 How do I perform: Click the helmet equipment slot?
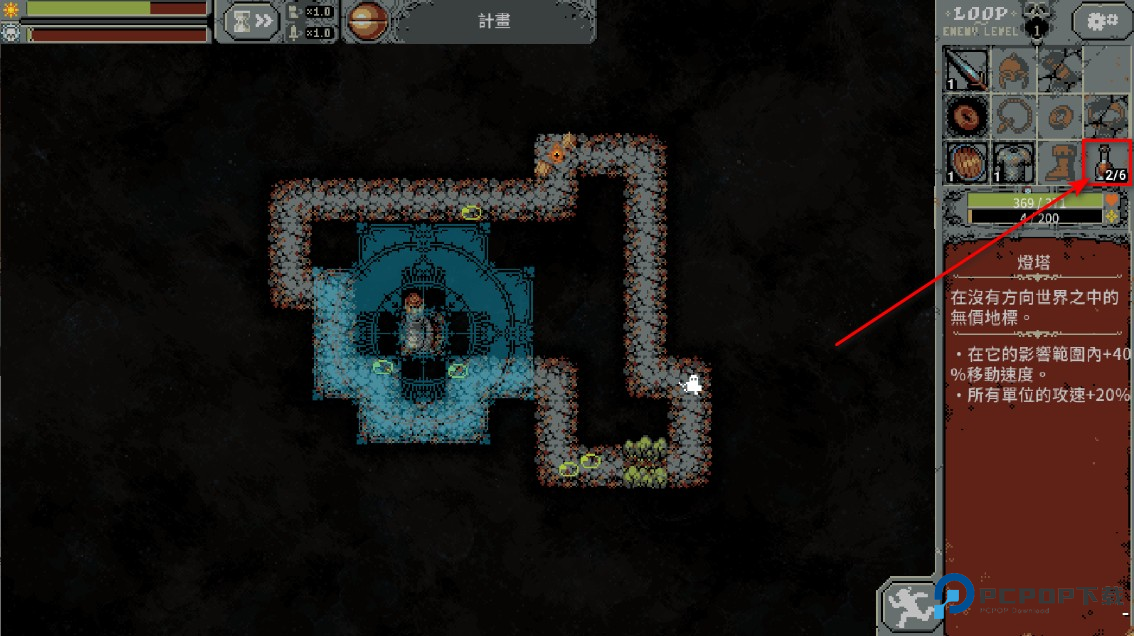click(1012, 70)
